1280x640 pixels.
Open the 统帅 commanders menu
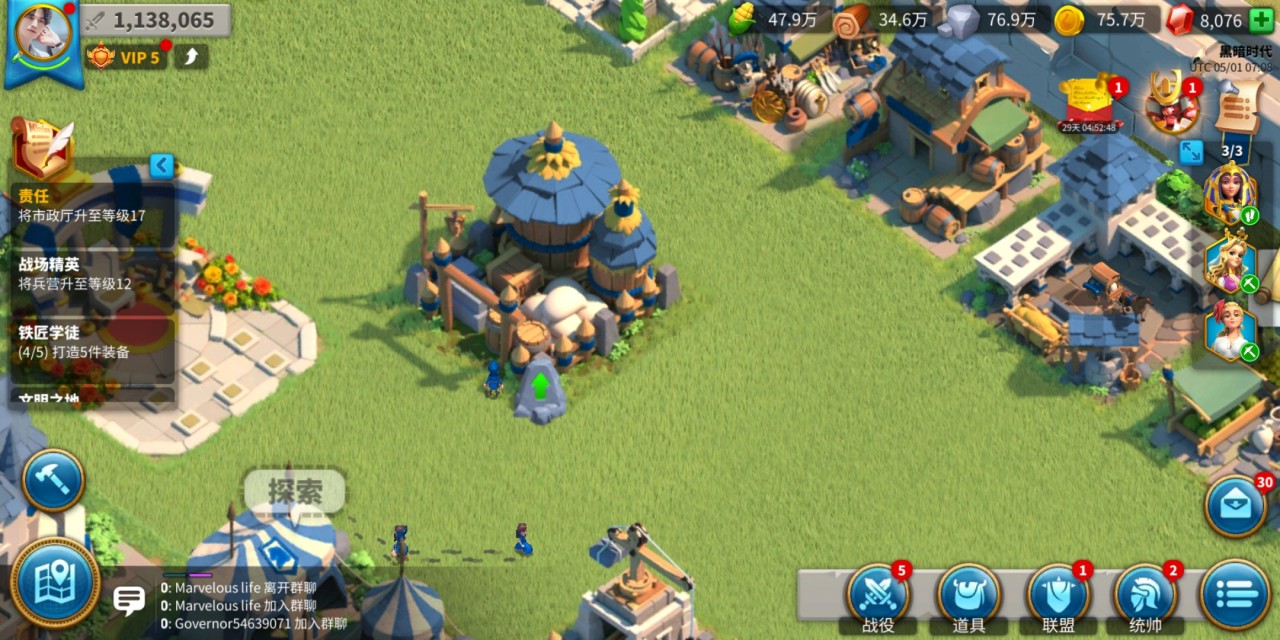[x=1146, y=597]
